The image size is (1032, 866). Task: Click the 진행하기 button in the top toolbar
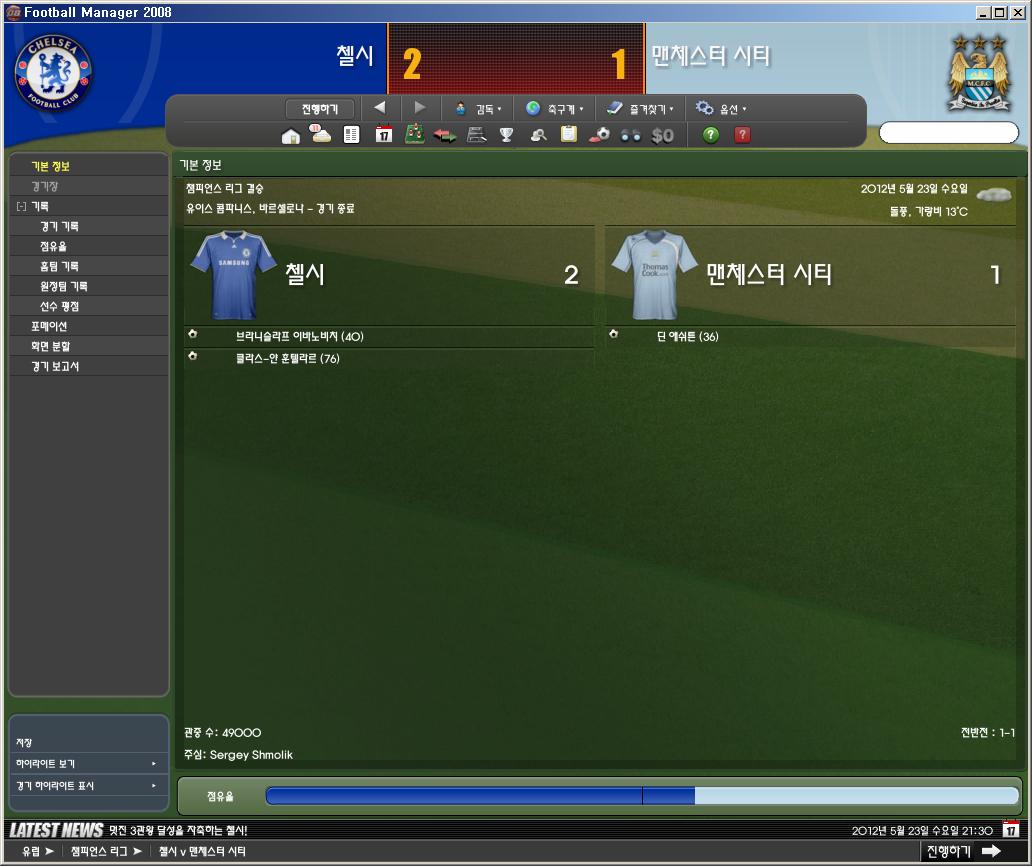coord(320,108)
